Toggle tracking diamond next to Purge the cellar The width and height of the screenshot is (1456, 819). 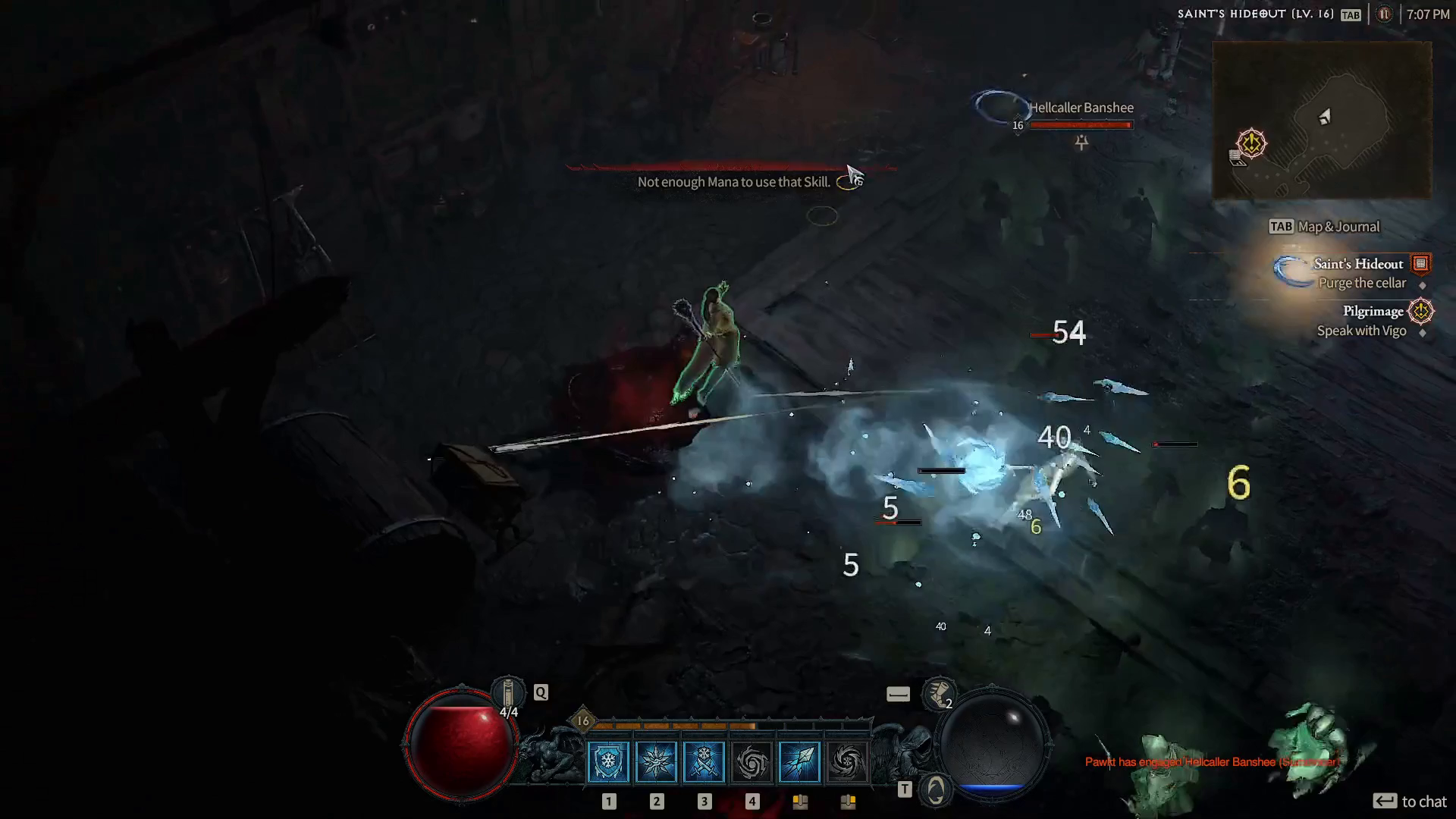1423,286
